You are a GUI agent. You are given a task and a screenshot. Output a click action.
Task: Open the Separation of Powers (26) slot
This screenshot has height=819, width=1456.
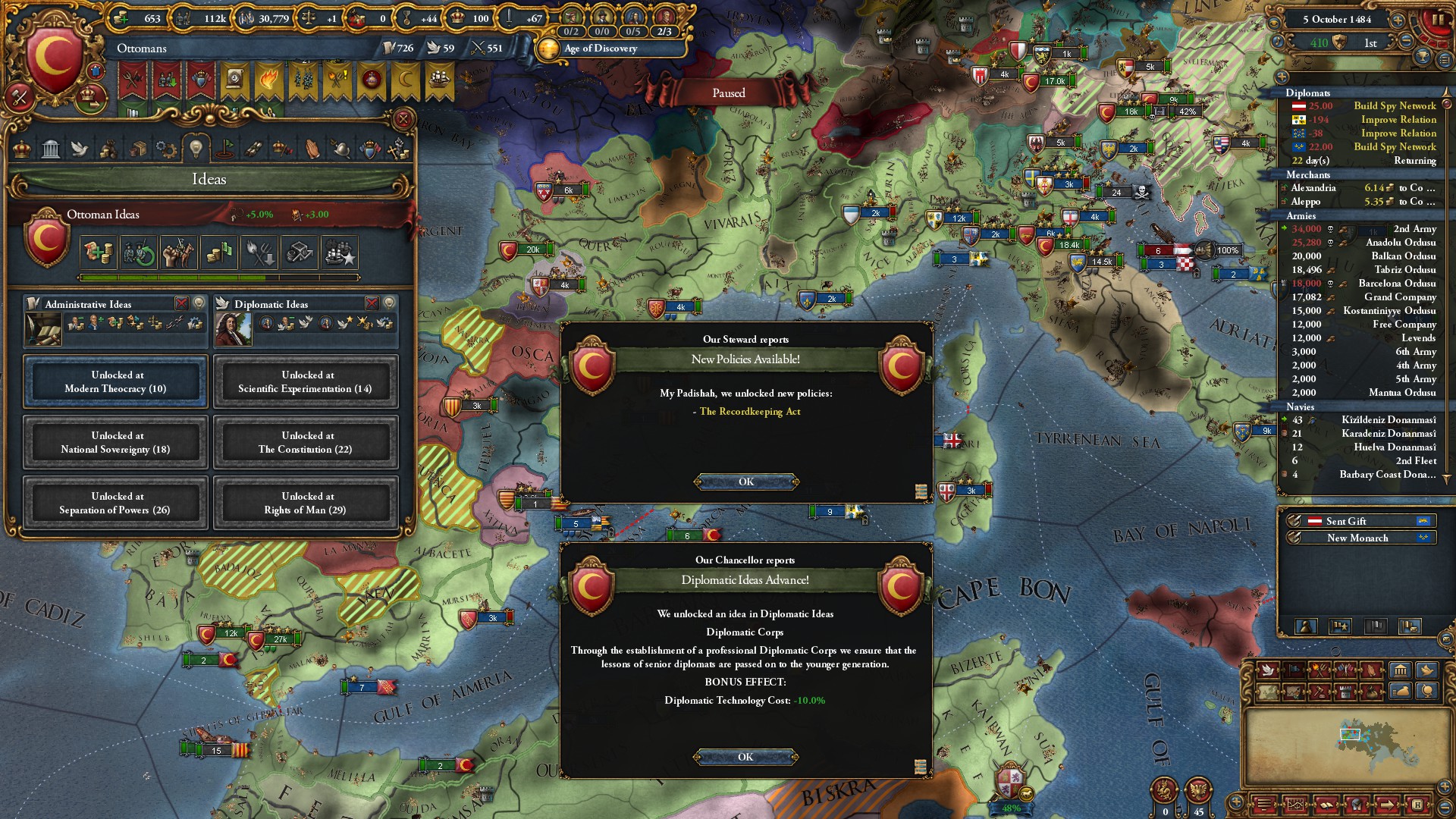(115, 503)
